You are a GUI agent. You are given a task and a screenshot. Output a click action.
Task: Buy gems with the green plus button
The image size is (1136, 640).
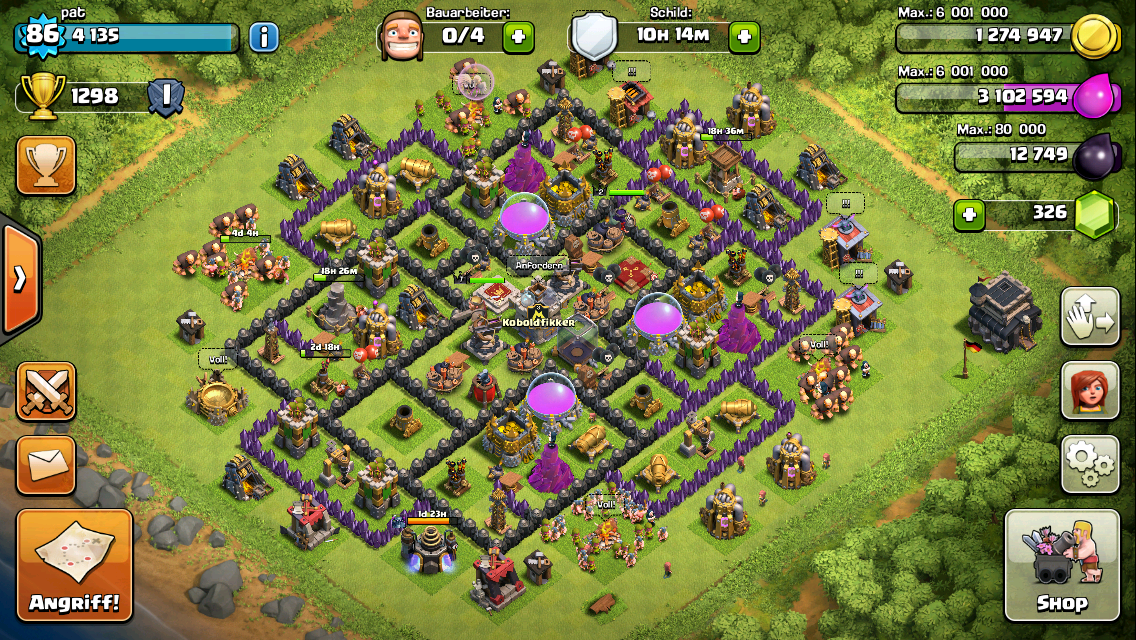[967, 214]
